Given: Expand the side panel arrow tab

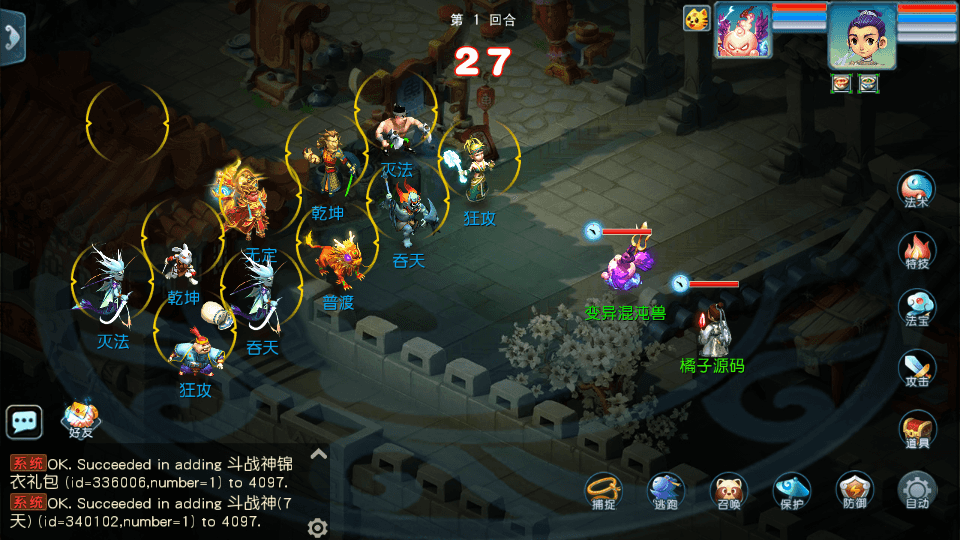Looking at the screenshot, I should pos(12,36).
